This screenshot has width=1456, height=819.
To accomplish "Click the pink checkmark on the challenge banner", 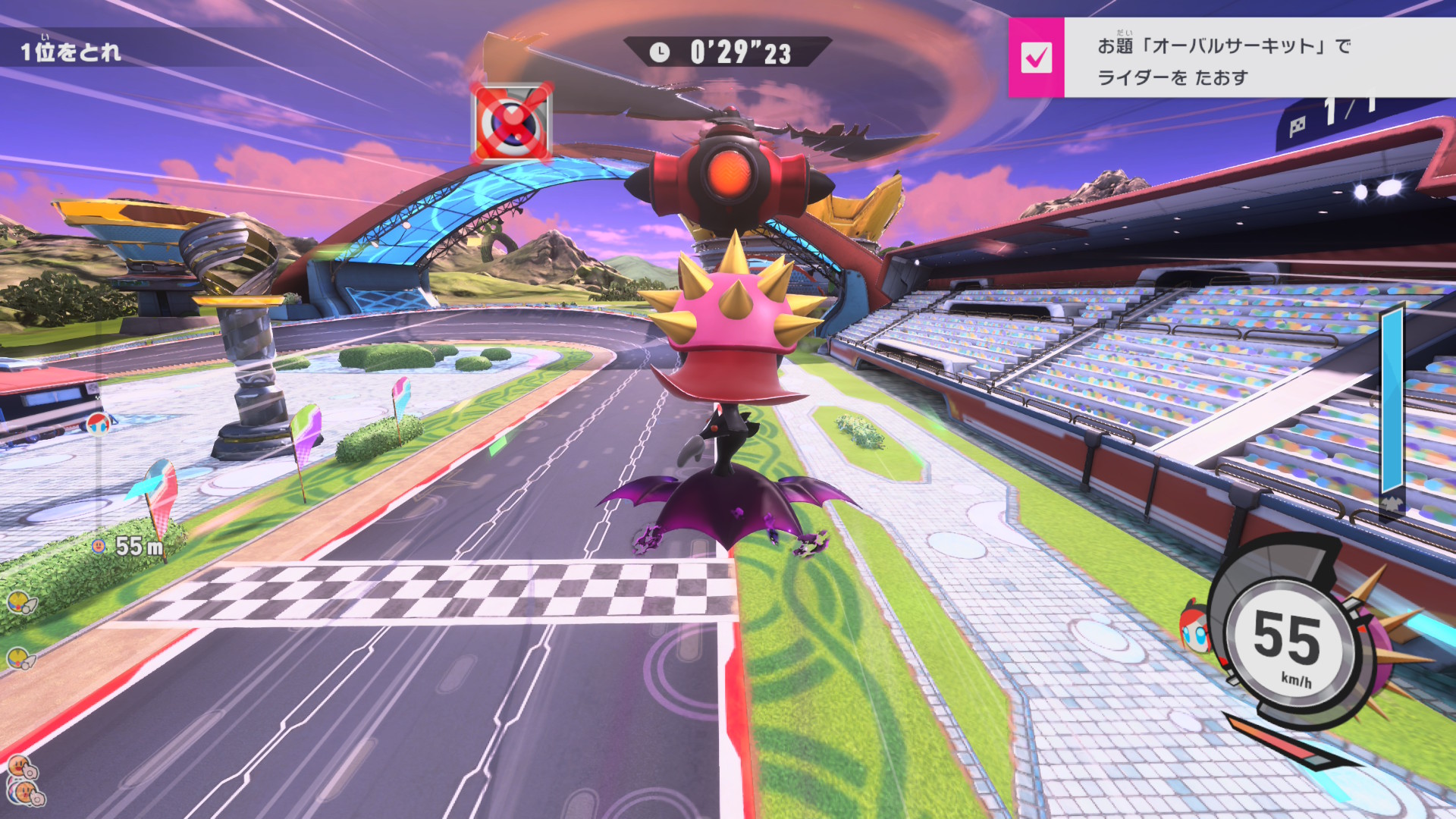I will click(1036, 58).
